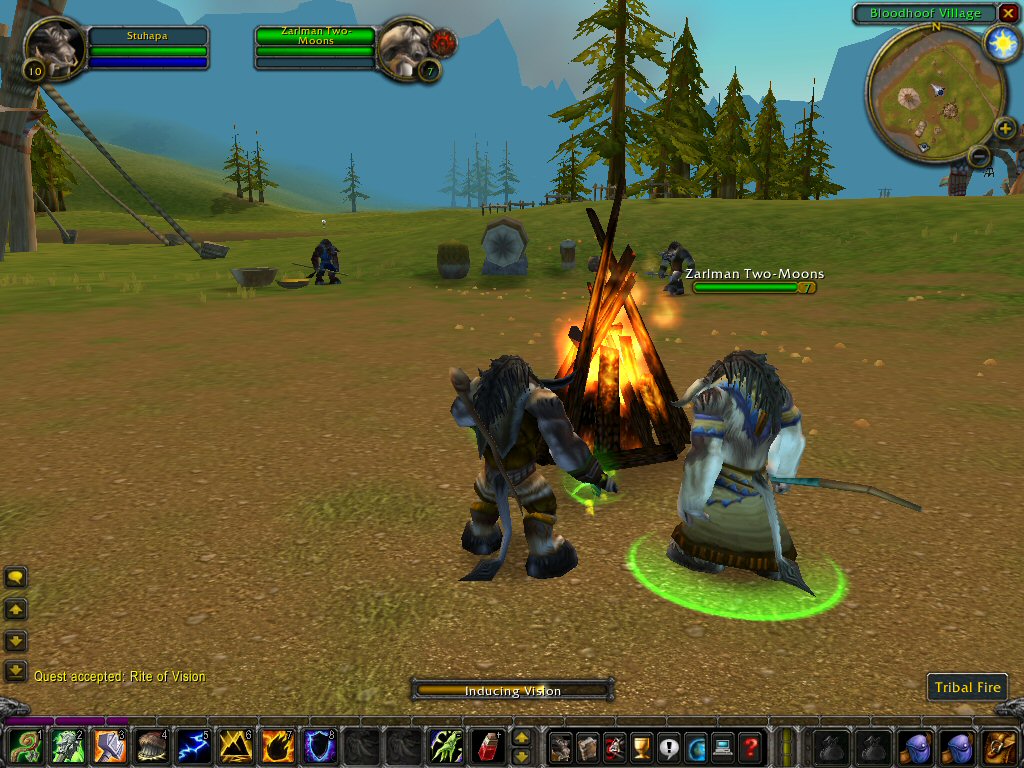This screenshot has height=768, width=1024.
Task: Use the hammer ability in slot 3
Action: pos(109,746)
